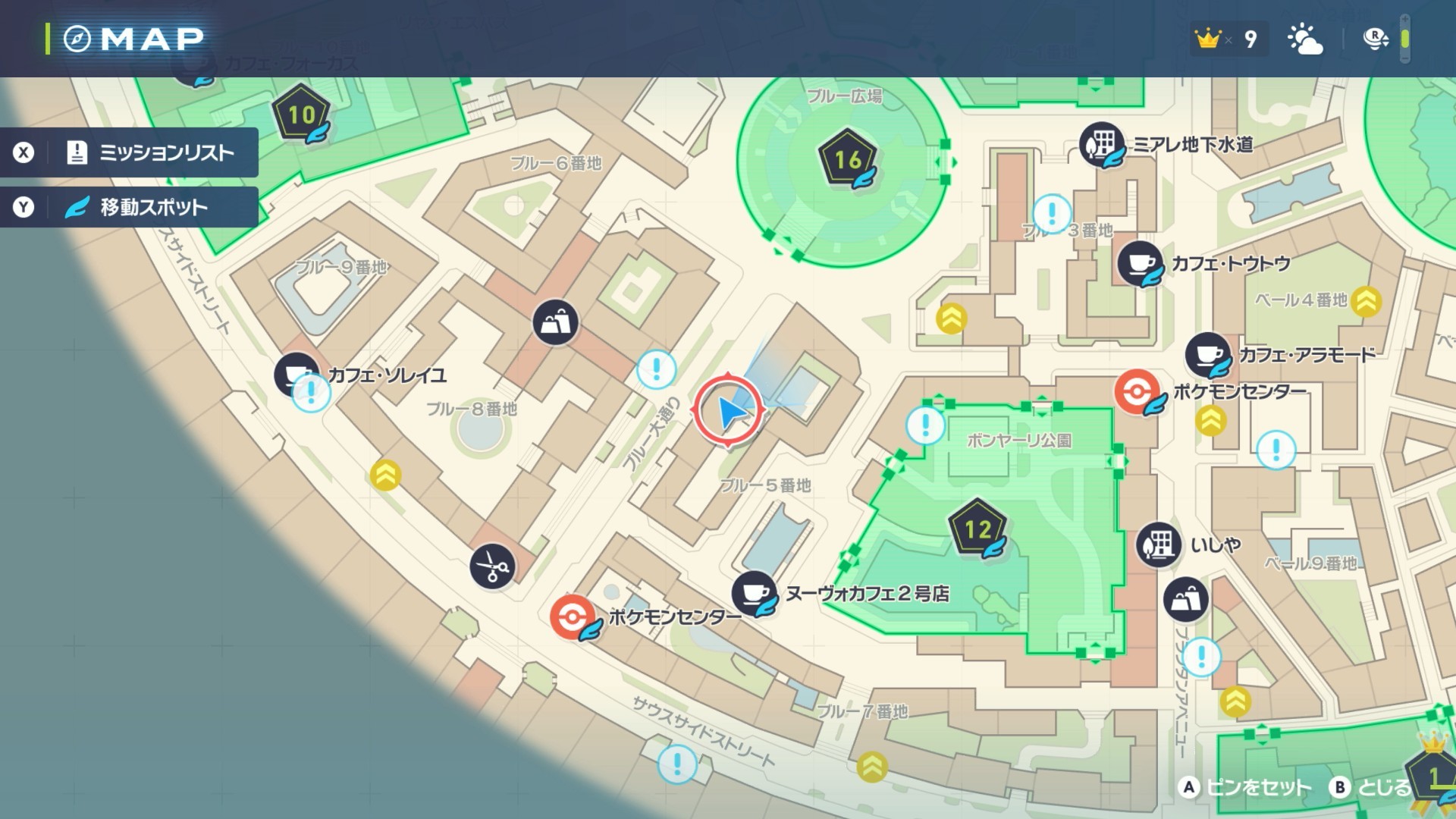Click the player location cursor
1456x819 pixels.
point(728,411)
